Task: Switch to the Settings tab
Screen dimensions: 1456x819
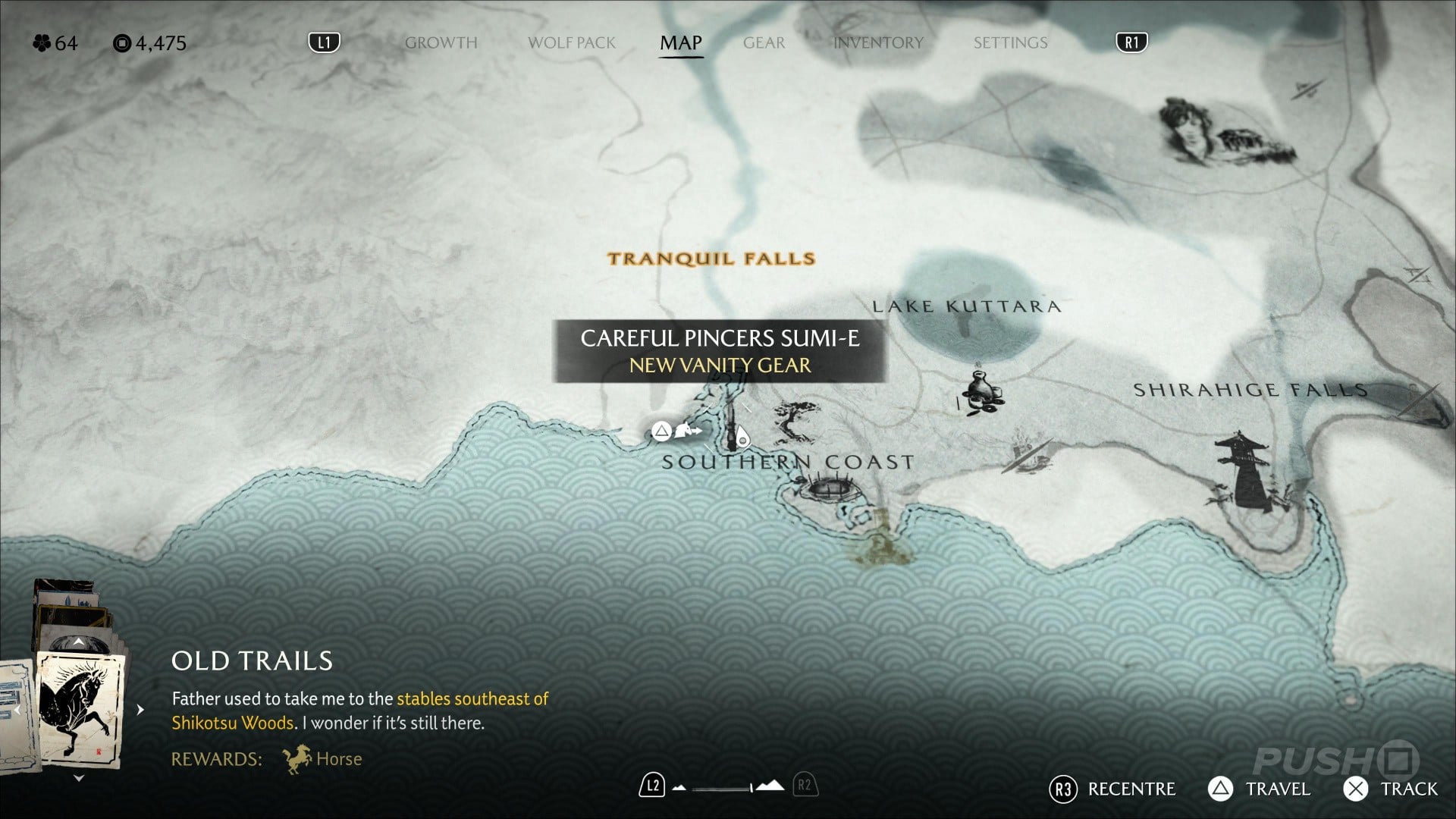Action: point(1010,43)
